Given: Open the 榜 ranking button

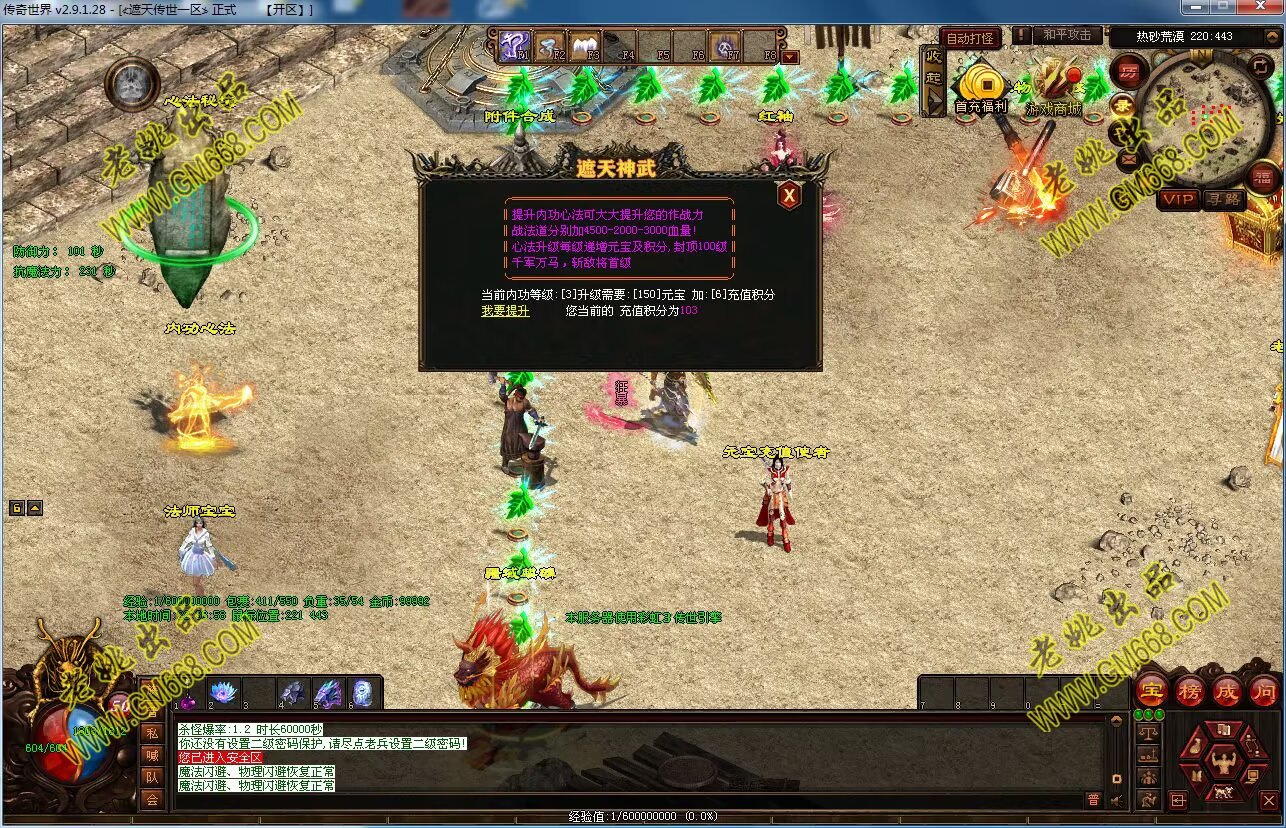Looking at the screenshot, I should click(x=1189, y=691).
